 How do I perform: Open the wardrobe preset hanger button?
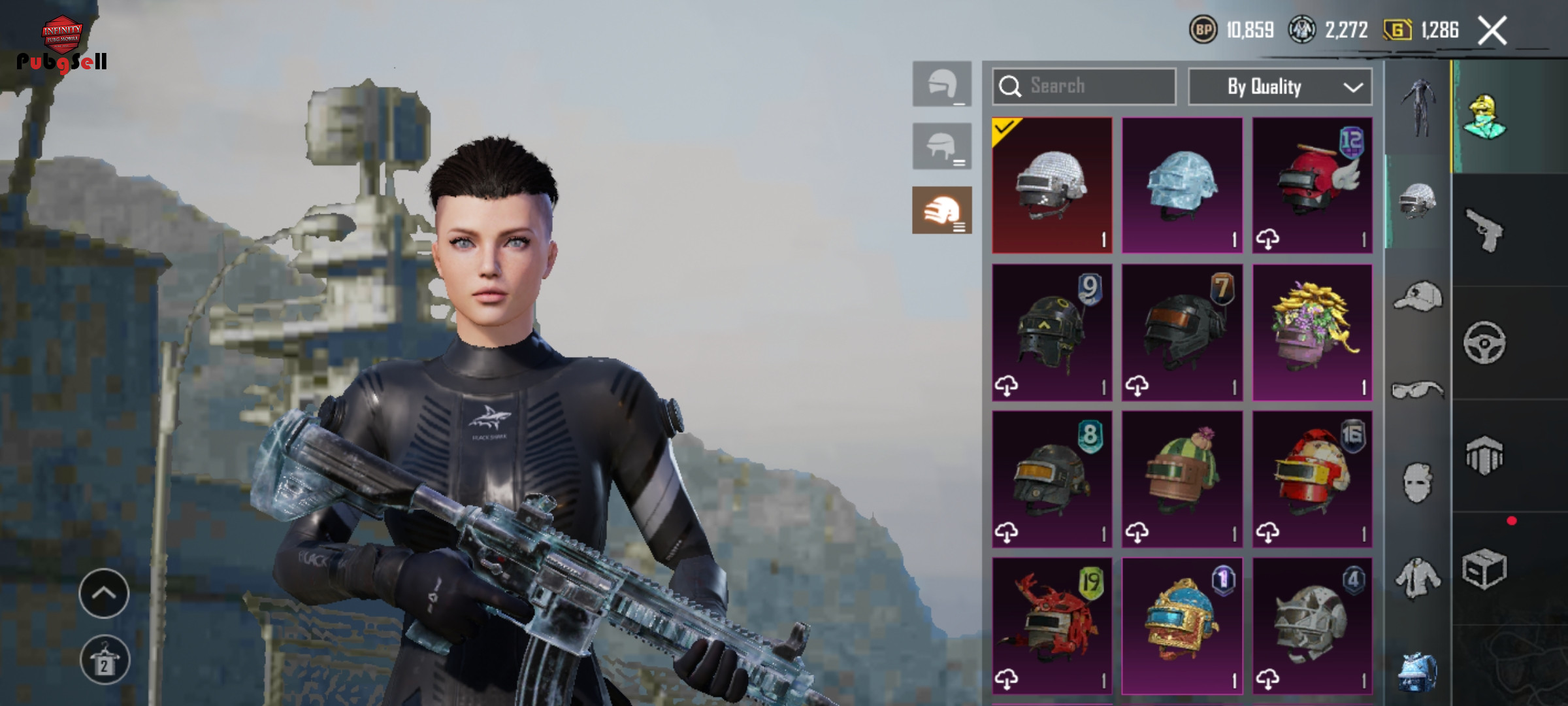tap(105, 660)
